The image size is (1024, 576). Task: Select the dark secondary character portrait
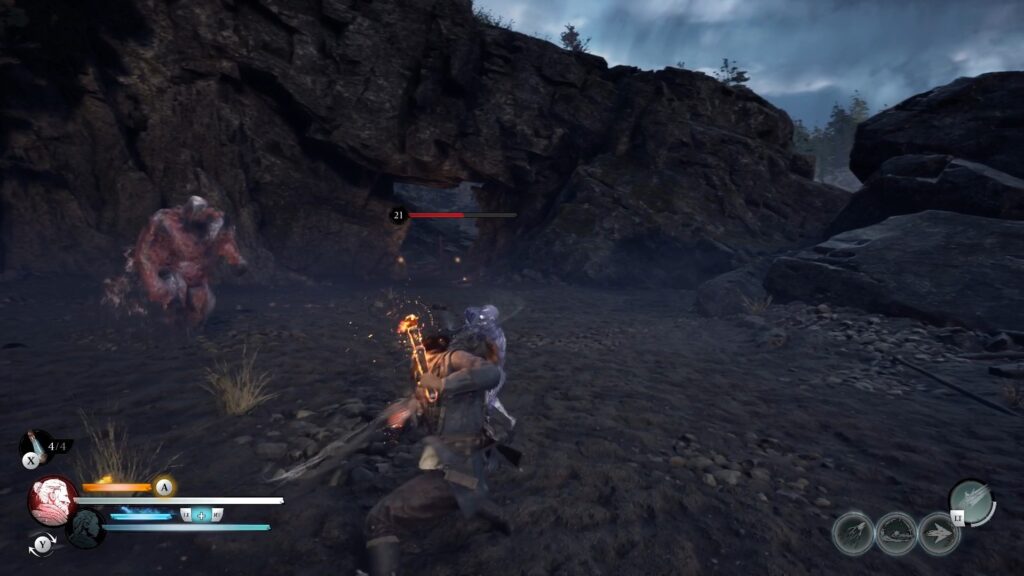pyautogui.click(x=86, y=527)
